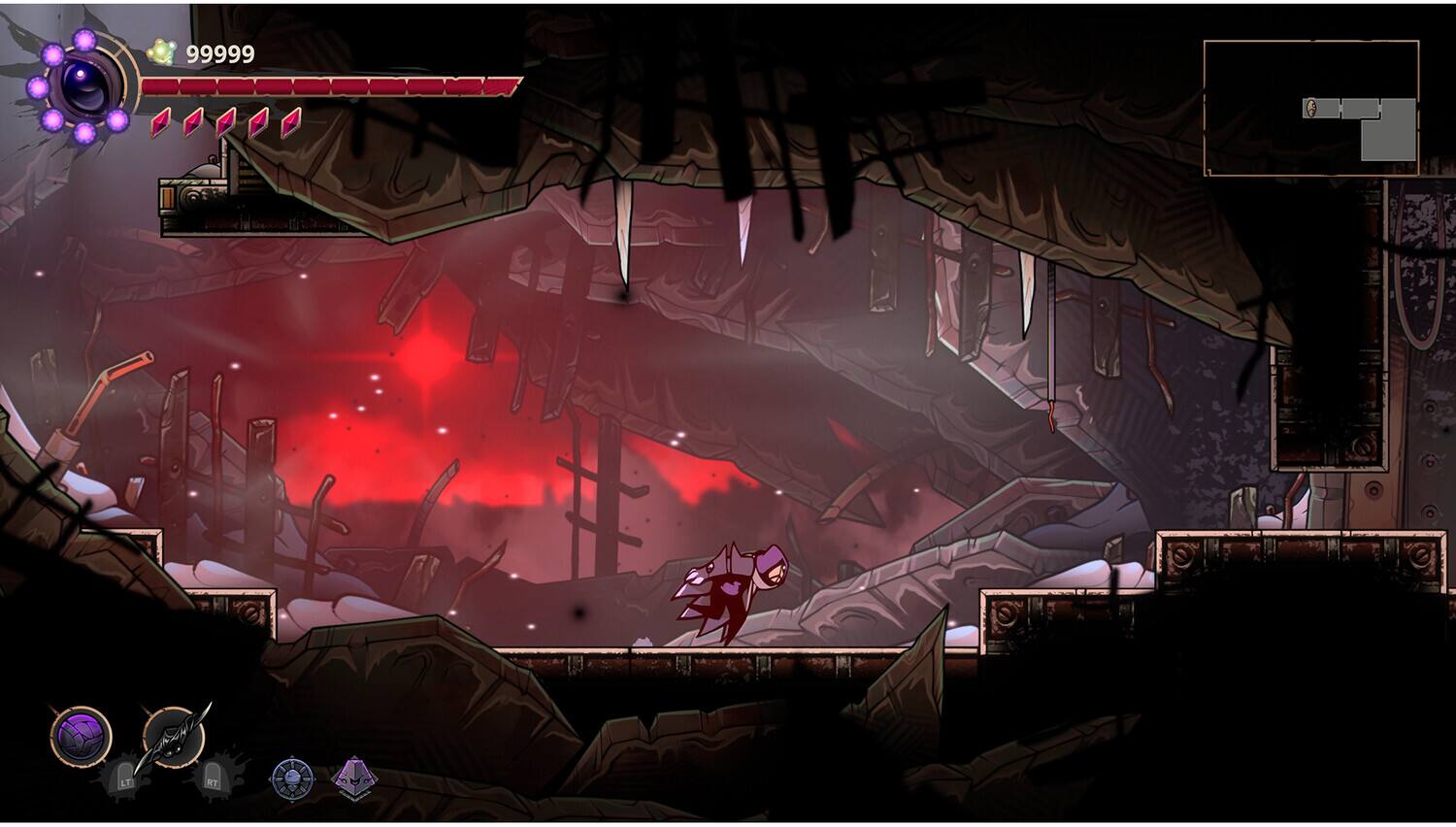Activate the black feather blade weapon slot
1456x827 pixels.
173,737
